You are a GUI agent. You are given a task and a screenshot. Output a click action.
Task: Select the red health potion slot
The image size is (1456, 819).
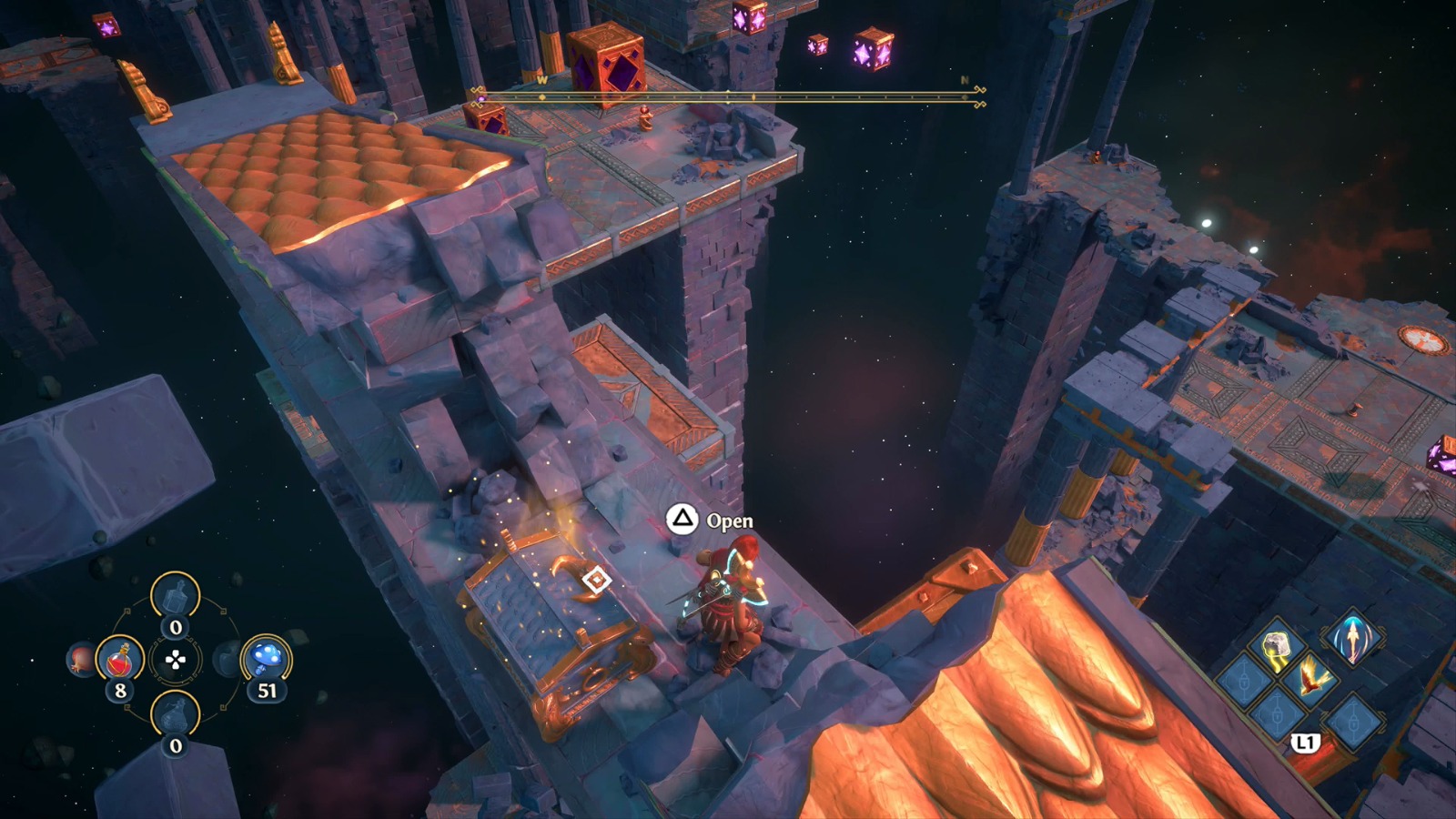click(120, 660)
